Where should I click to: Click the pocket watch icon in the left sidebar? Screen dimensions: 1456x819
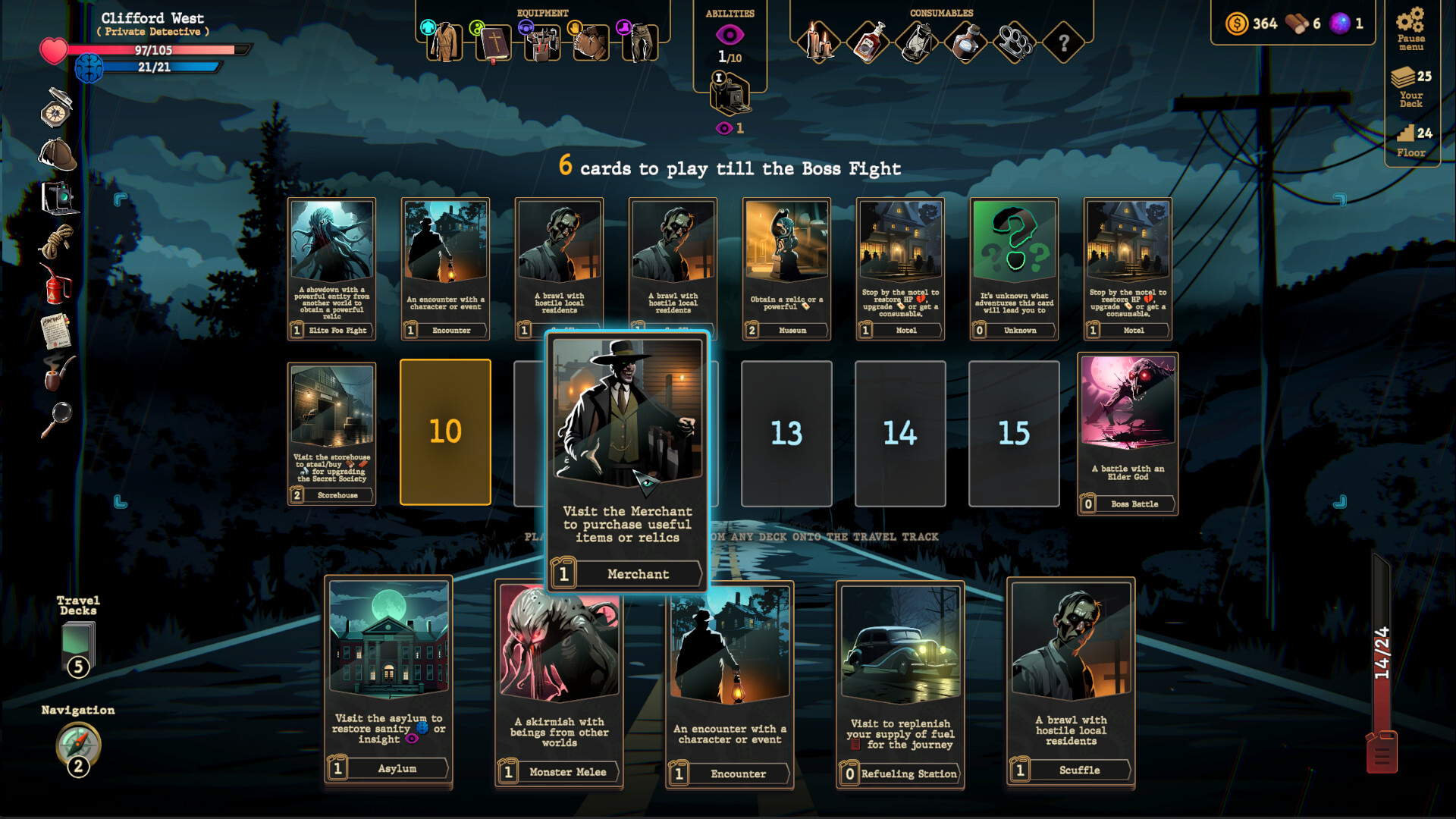(55, 114)
